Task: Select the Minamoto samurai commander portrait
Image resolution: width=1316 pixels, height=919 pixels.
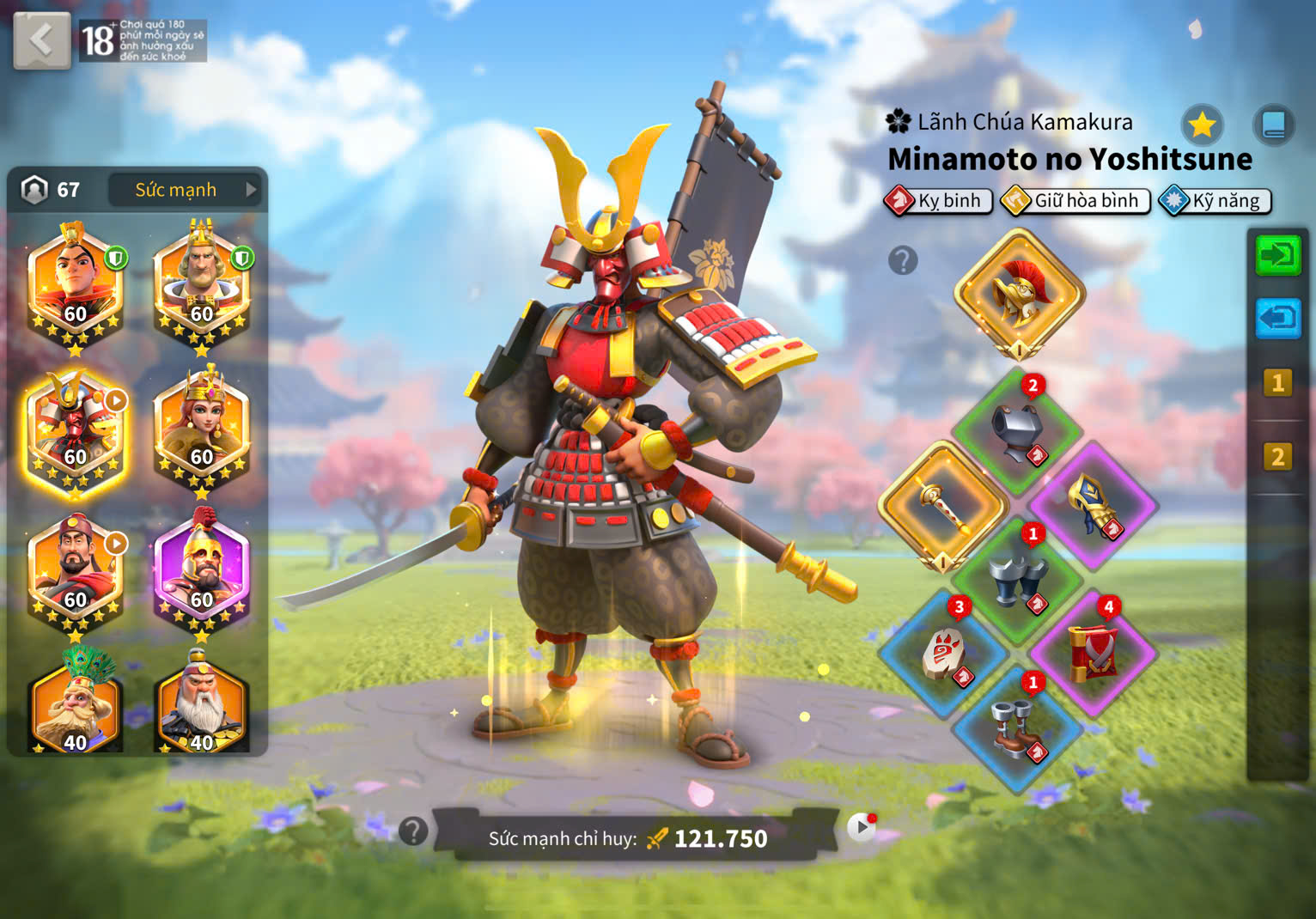Action: pos(76,434)
